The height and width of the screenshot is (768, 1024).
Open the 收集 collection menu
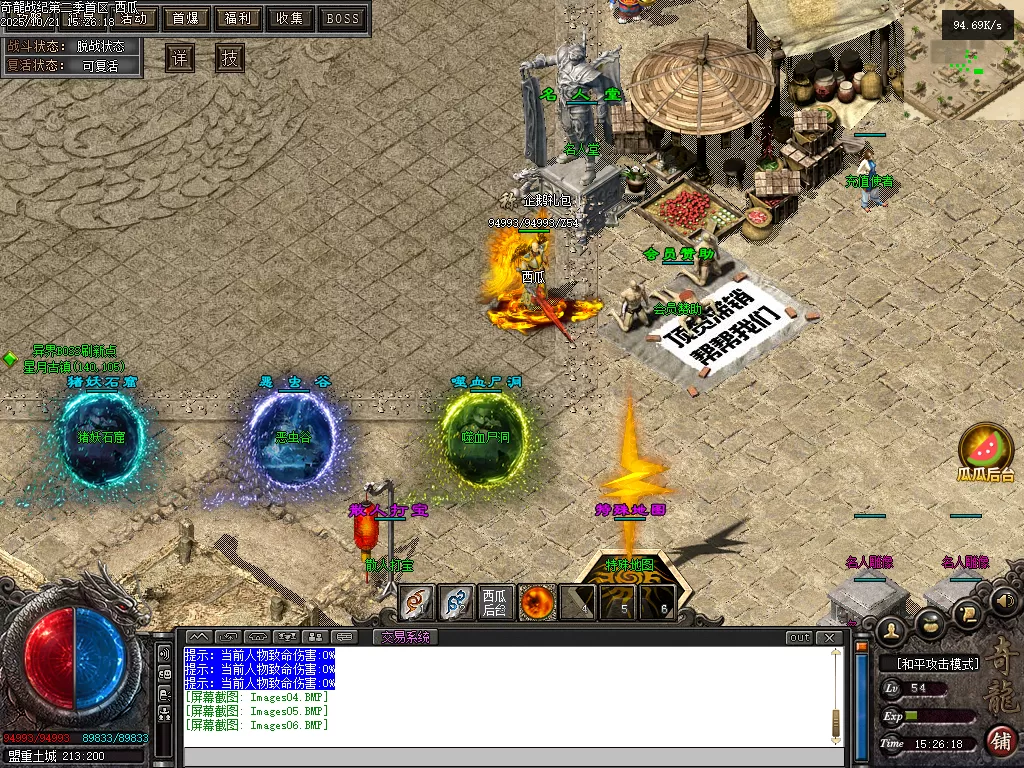click(290, 18)
